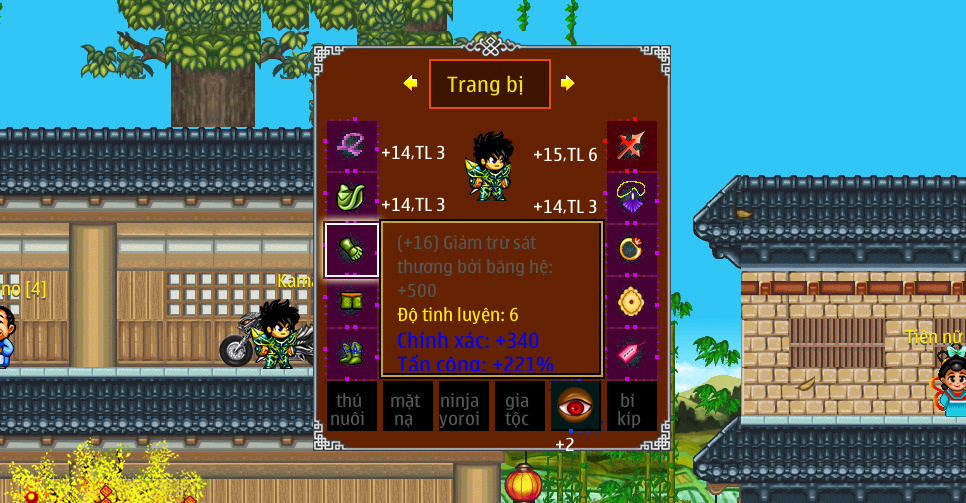966x503 pixels.
Task: Select the green pants equipment slot
Action: point(352,302)
